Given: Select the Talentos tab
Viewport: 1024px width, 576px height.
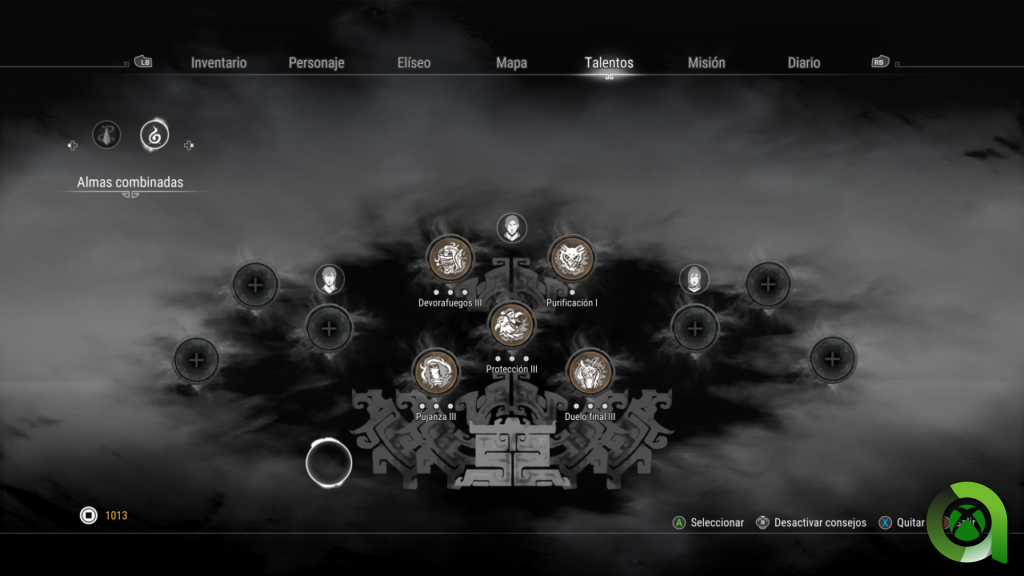Looking at the screenshot, I should coord(609,63).
